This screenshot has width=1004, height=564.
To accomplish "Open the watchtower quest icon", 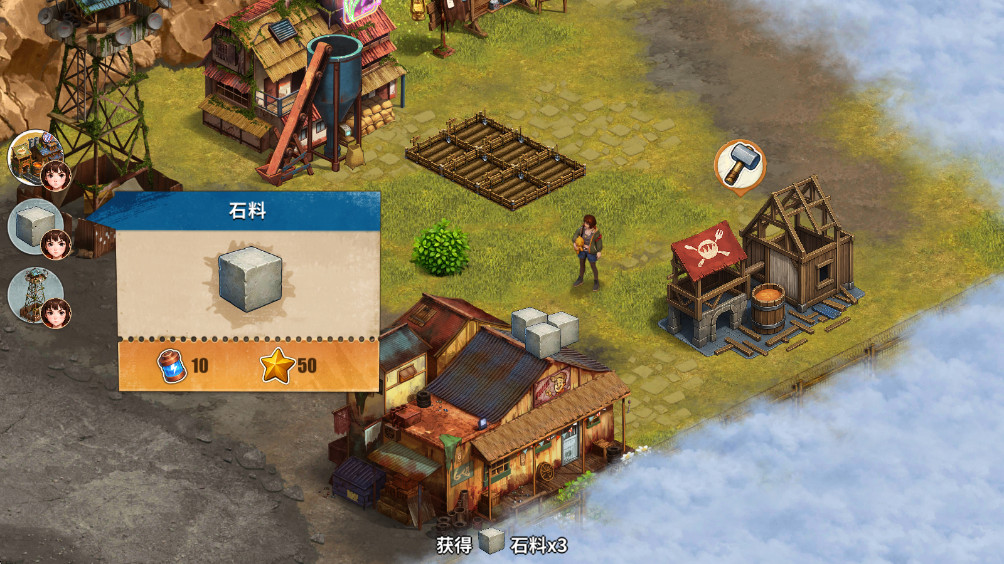I will tap(36, 294).
